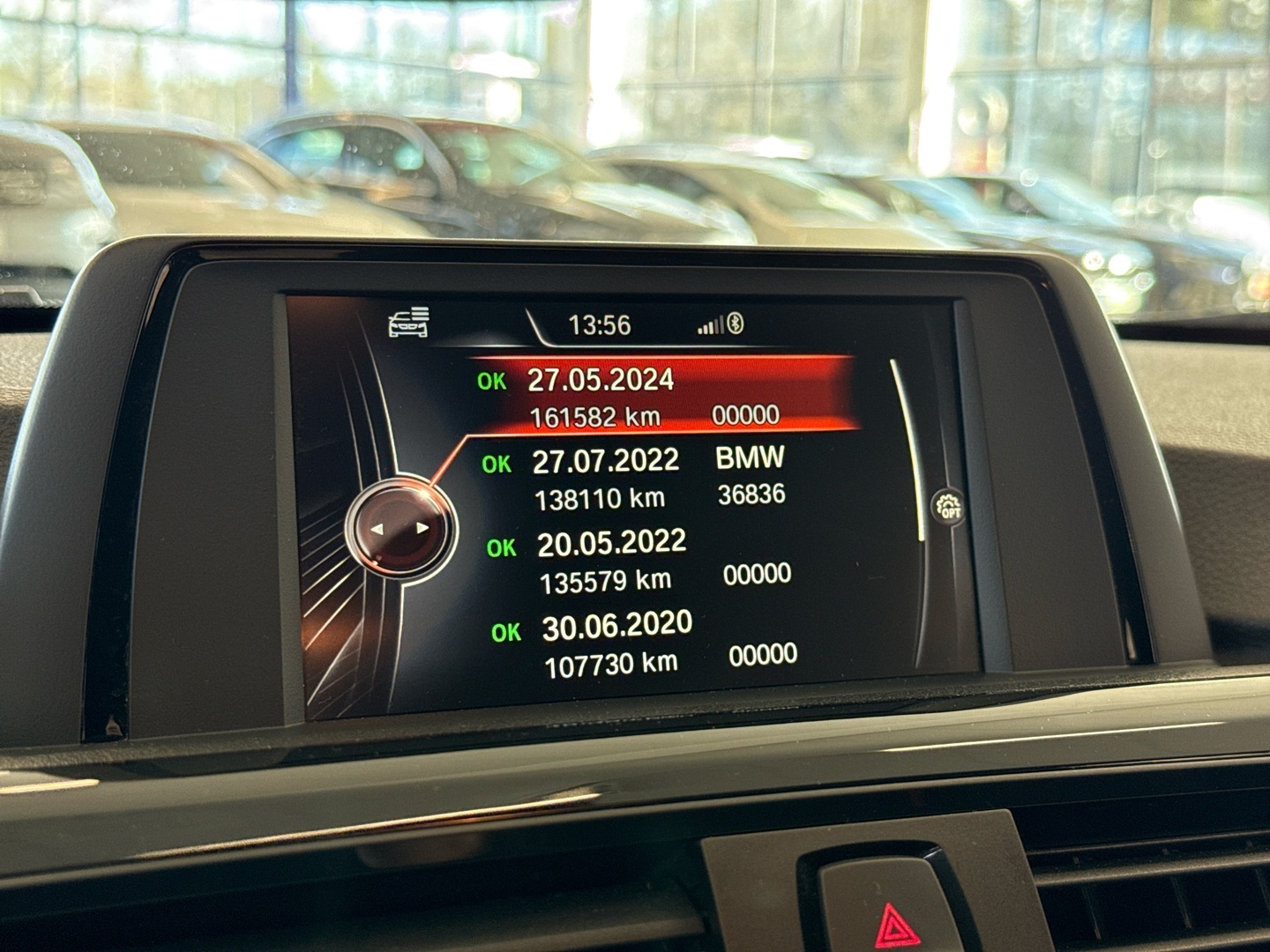Open the status bar area at screen top
The width and height of the screenshot is (1270, 952).
pos(617,324)
